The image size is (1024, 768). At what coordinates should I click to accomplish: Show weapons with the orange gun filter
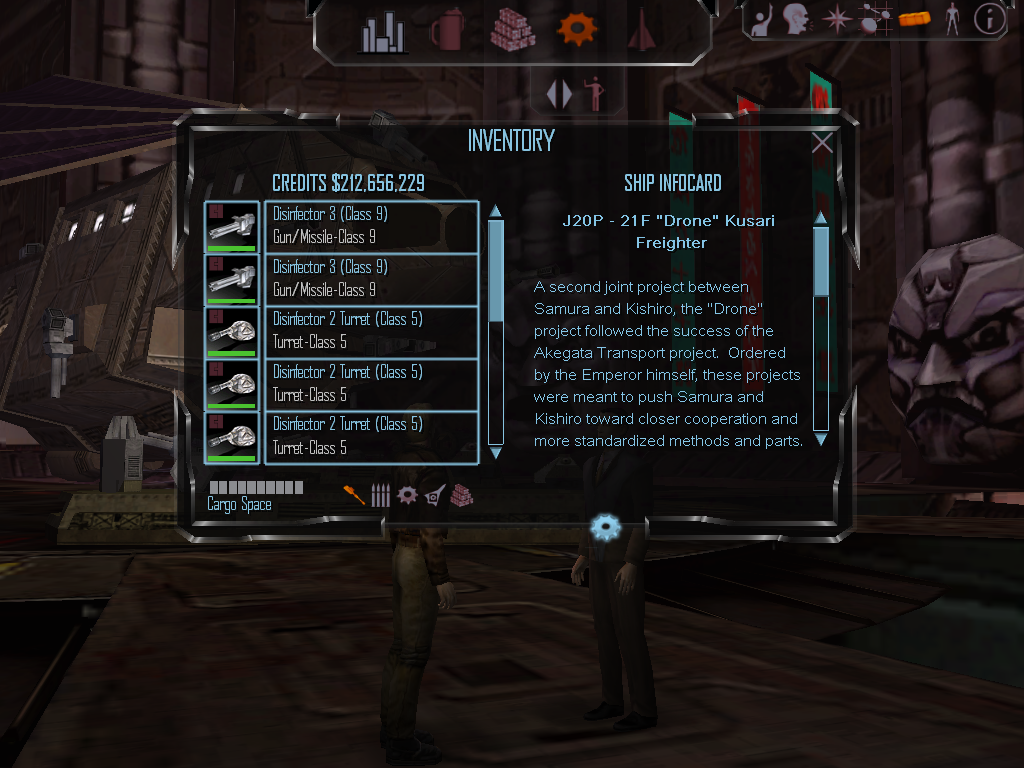(354, 495)
